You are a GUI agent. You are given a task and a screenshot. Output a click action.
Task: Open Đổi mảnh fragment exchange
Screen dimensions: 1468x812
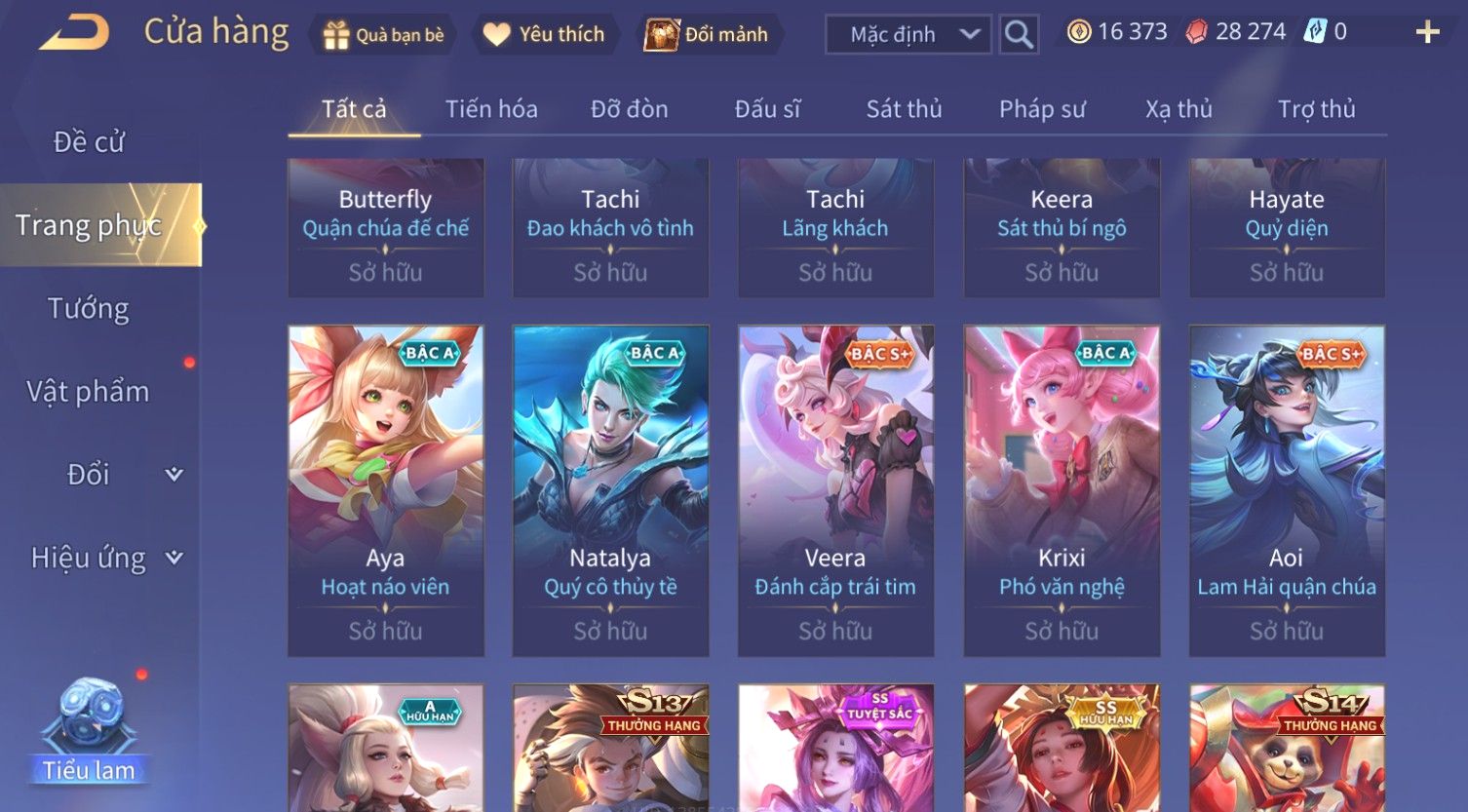707,35
